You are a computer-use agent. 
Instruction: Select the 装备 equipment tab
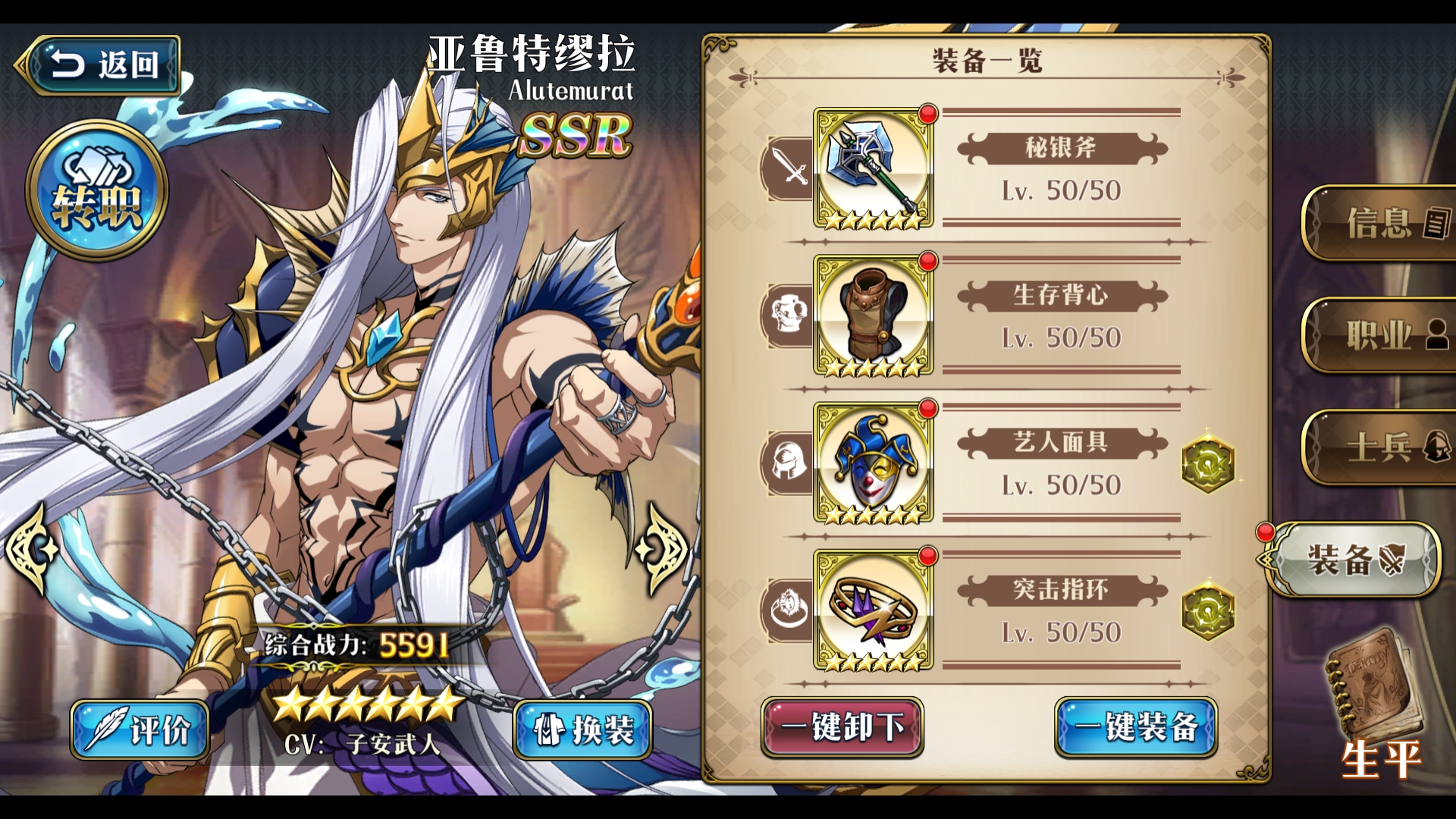1355,560
